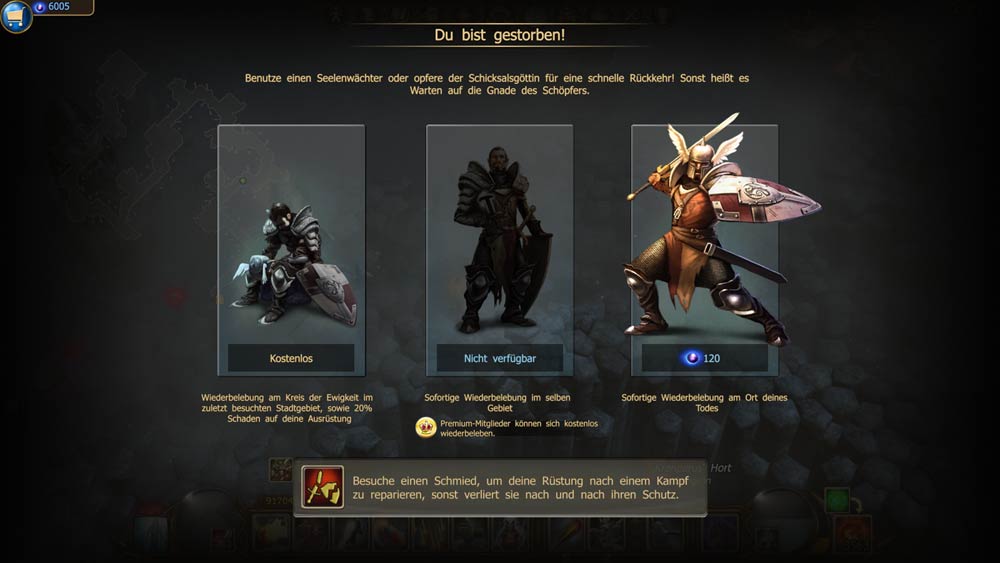Click the Nicht verfügbar revival button
Image resolution: width=1000 pixels, height=563 pixels.
point(499,358)
